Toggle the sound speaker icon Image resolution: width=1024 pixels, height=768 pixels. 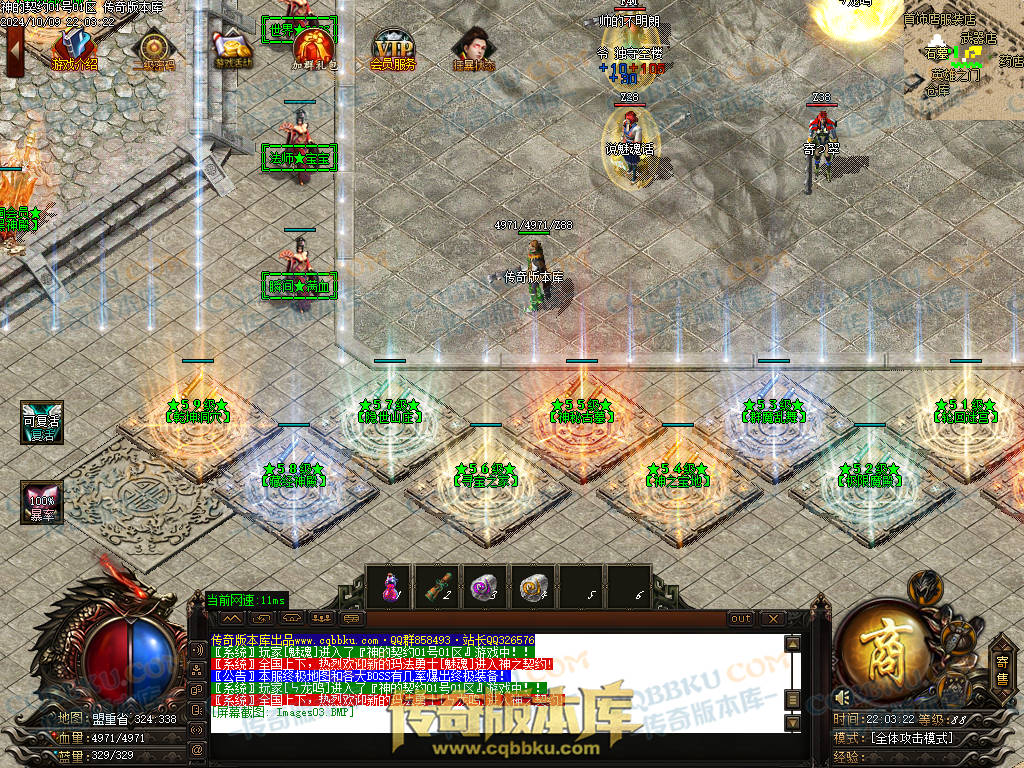click(842, 697)
